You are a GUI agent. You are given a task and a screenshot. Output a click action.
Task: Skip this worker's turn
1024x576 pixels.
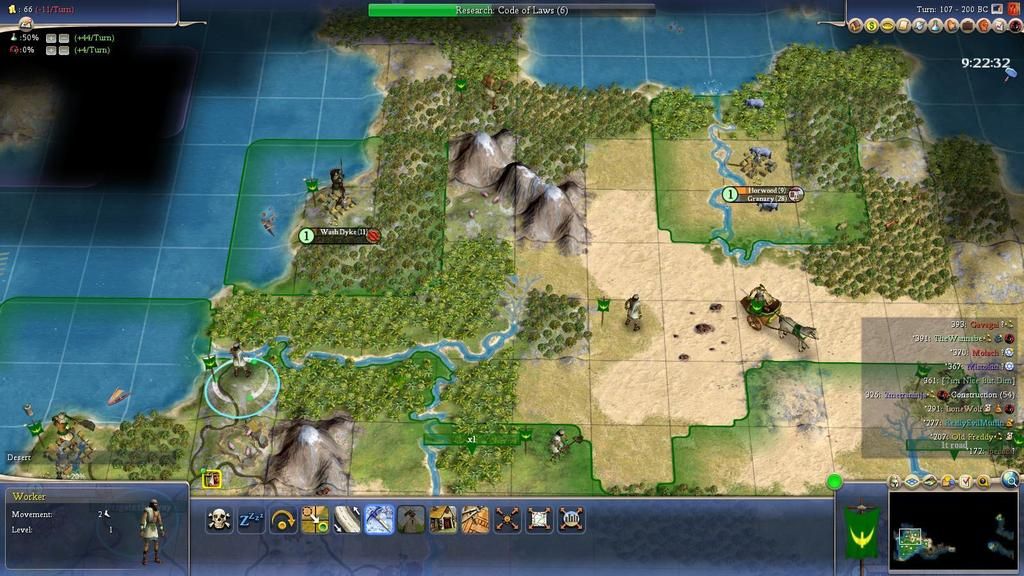283,519
